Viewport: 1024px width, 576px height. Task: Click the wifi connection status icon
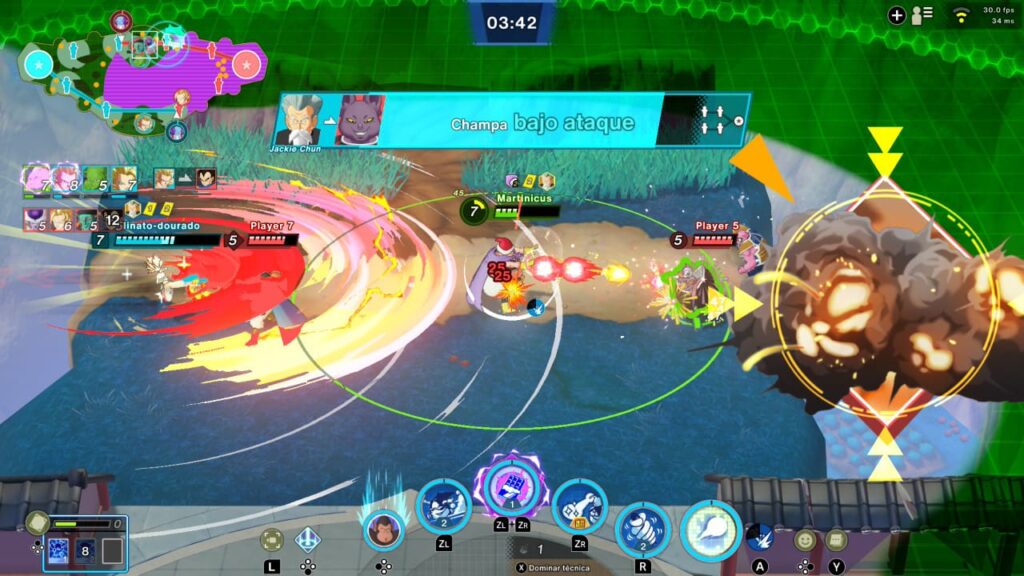click(962, 15)
